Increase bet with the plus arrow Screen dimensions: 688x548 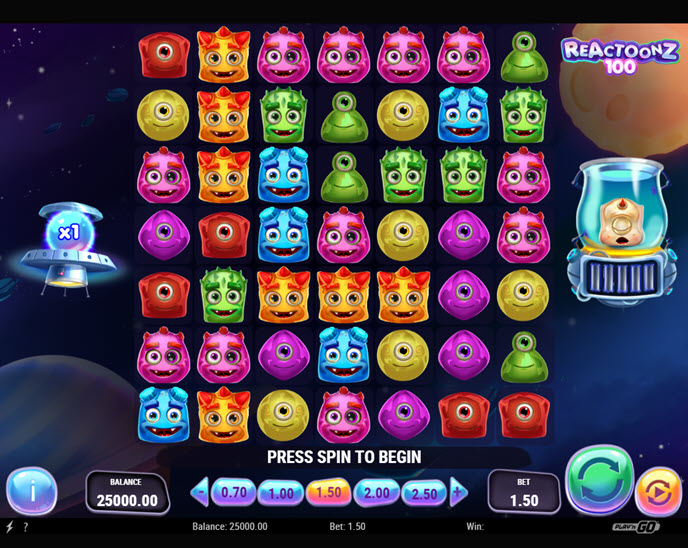point(458,491)
